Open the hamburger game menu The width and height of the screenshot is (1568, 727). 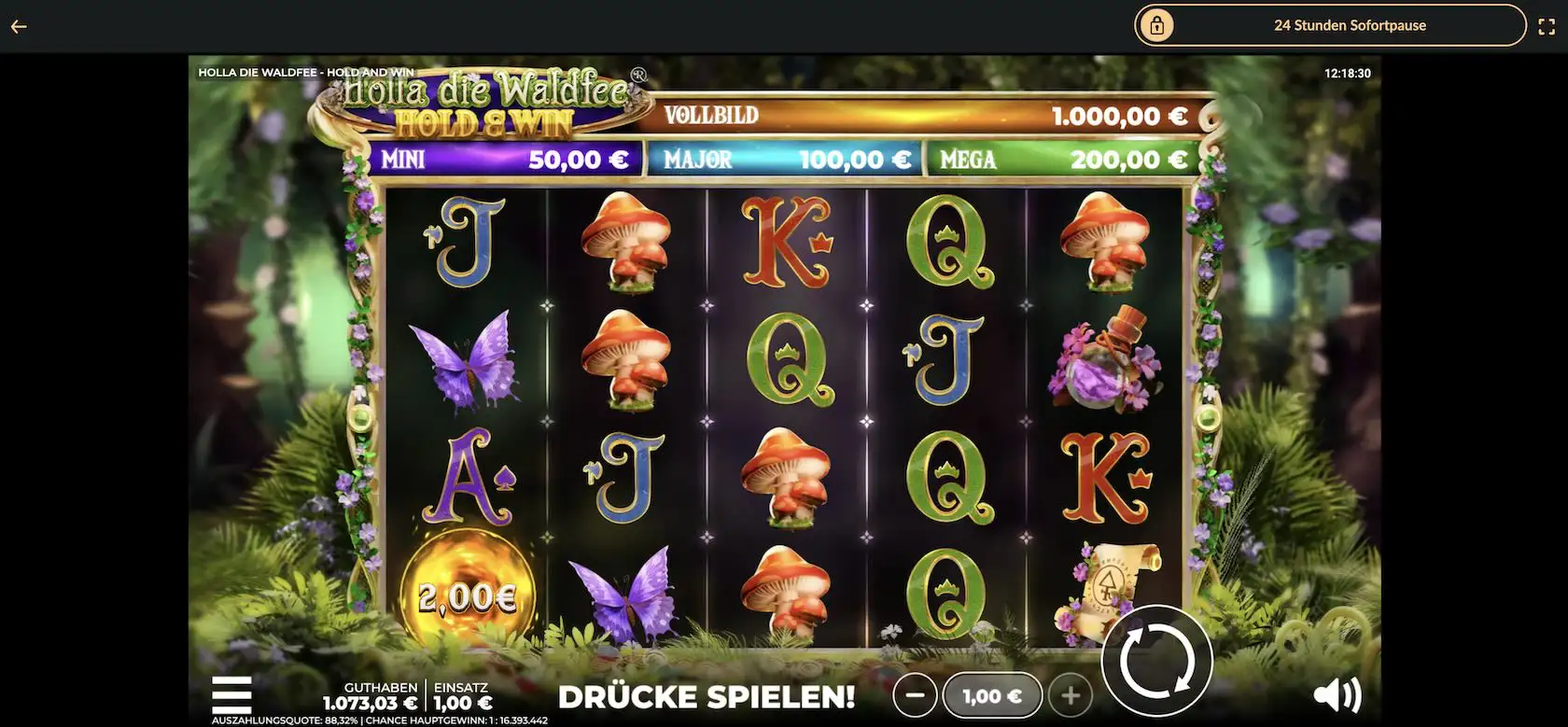231,694
